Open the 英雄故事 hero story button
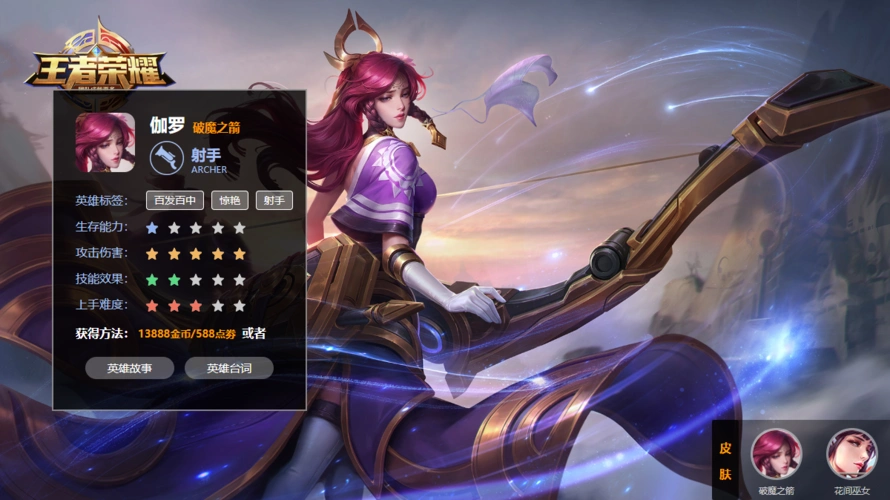Viewport: 890px width, 500px height. pos(130,368)
